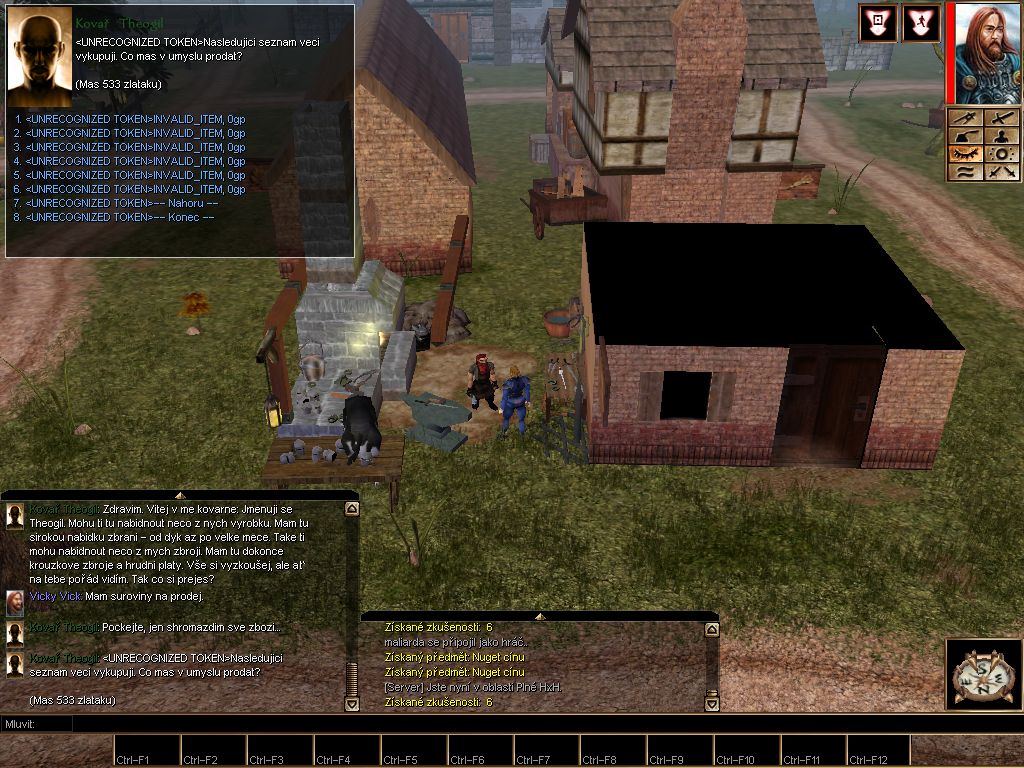1024x768 pixels.
Task: Click the anvil and hammer button
Action: point(965,136)
